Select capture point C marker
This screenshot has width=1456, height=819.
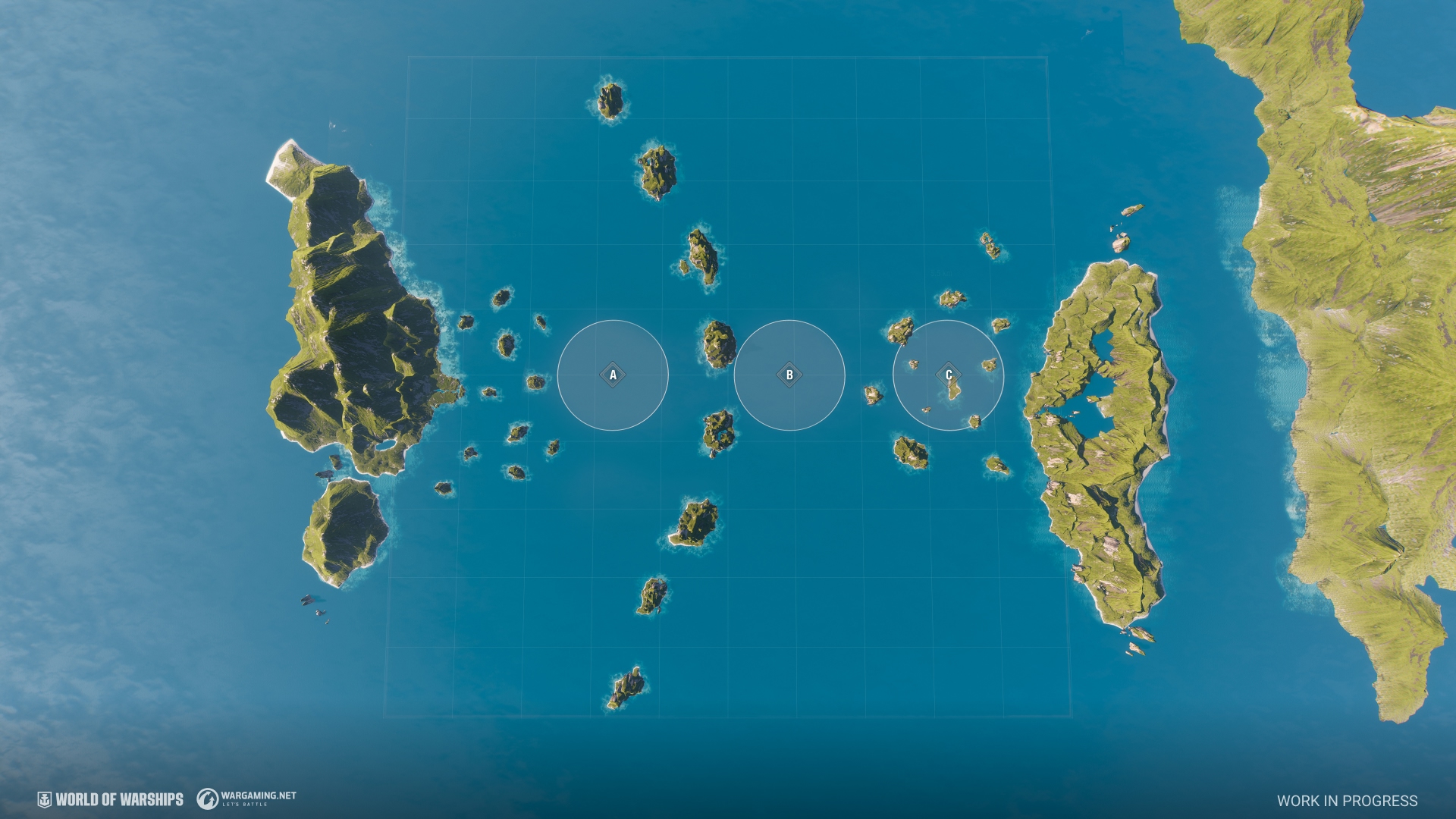tap(948, 375)
